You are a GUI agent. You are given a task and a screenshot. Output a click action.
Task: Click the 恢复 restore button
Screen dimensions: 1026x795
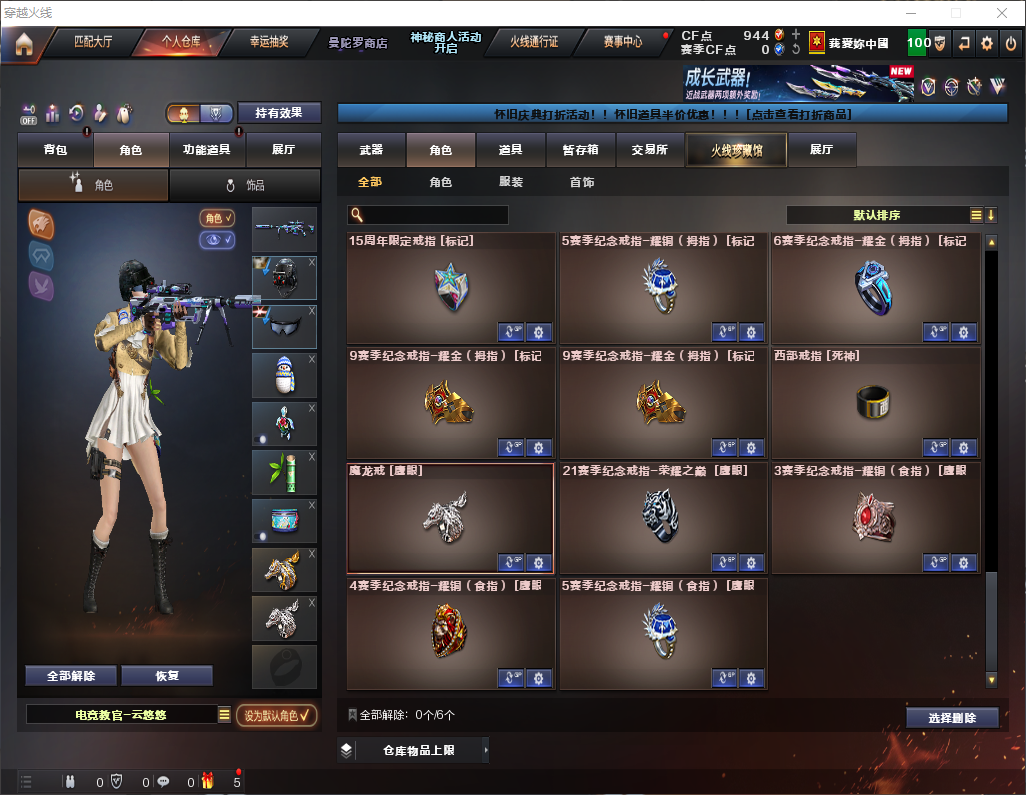click(x=167, y=676)
